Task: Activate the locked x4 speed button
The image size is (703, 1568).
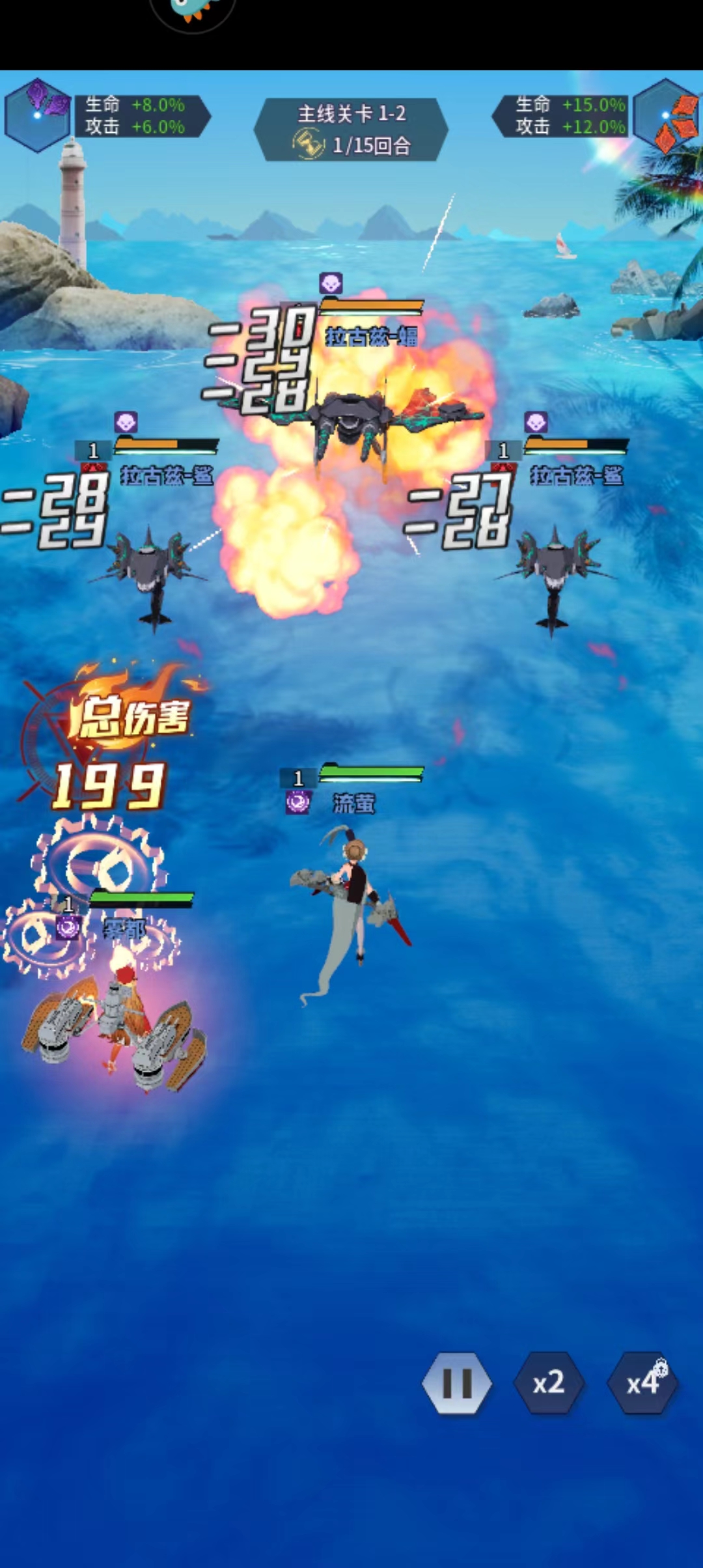Action: pyautogui.click(x=642, y=1382)
